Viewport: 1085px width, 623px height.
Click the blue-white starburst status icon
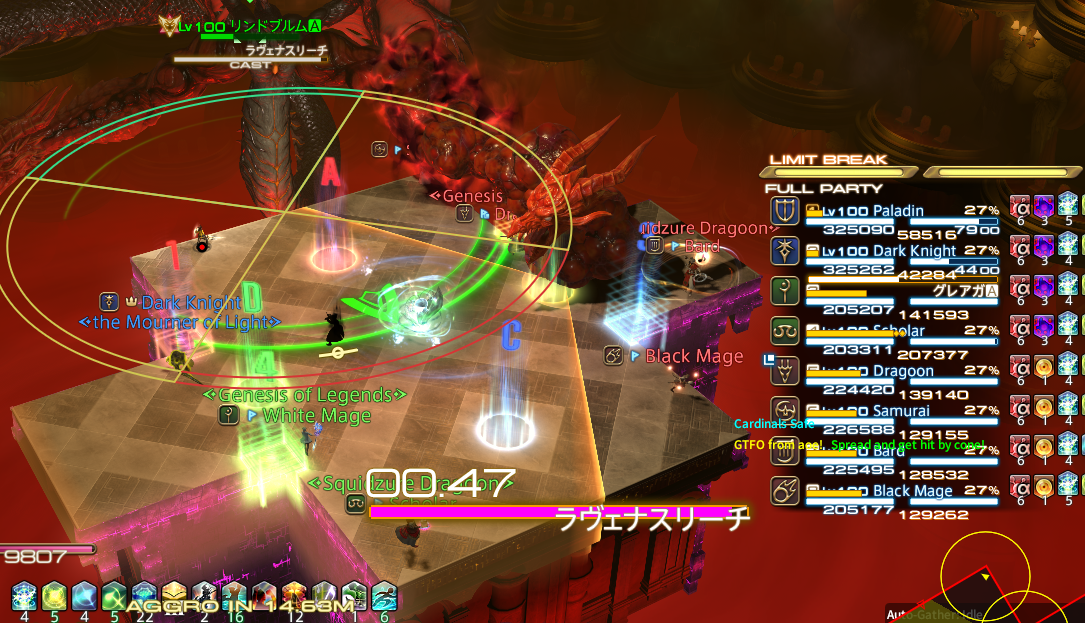[x=24, y=595]
